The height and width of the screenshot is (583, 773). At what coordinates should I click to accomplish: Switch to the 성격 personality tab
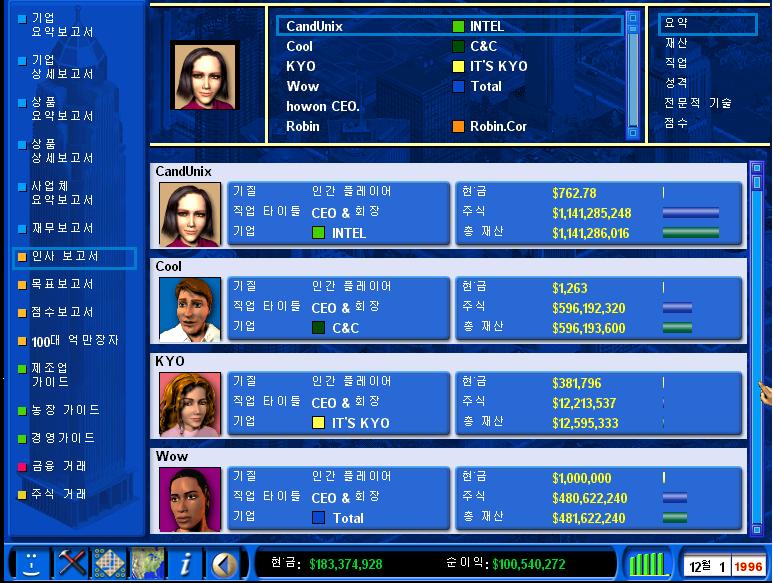click(x=676, y=83)
